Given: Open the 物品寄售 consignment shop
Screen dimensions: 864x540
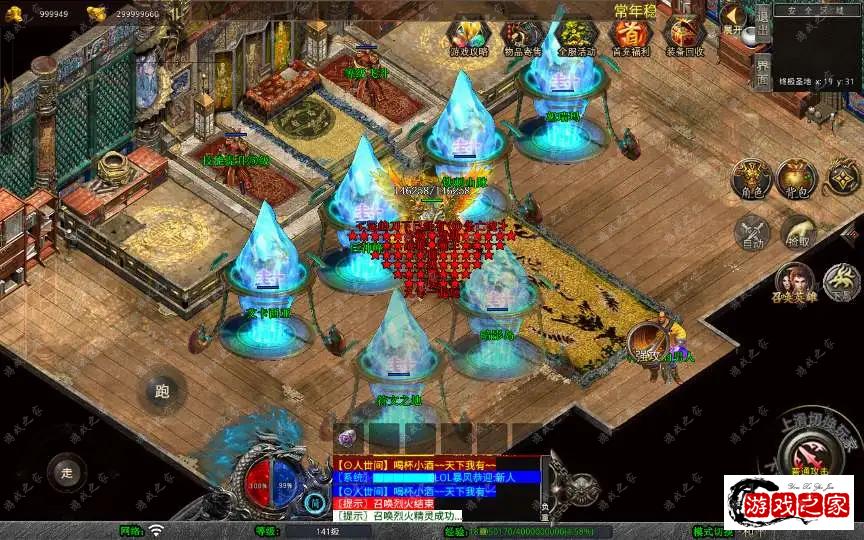Looking at the screenshot, I should [x=522, y=37].
